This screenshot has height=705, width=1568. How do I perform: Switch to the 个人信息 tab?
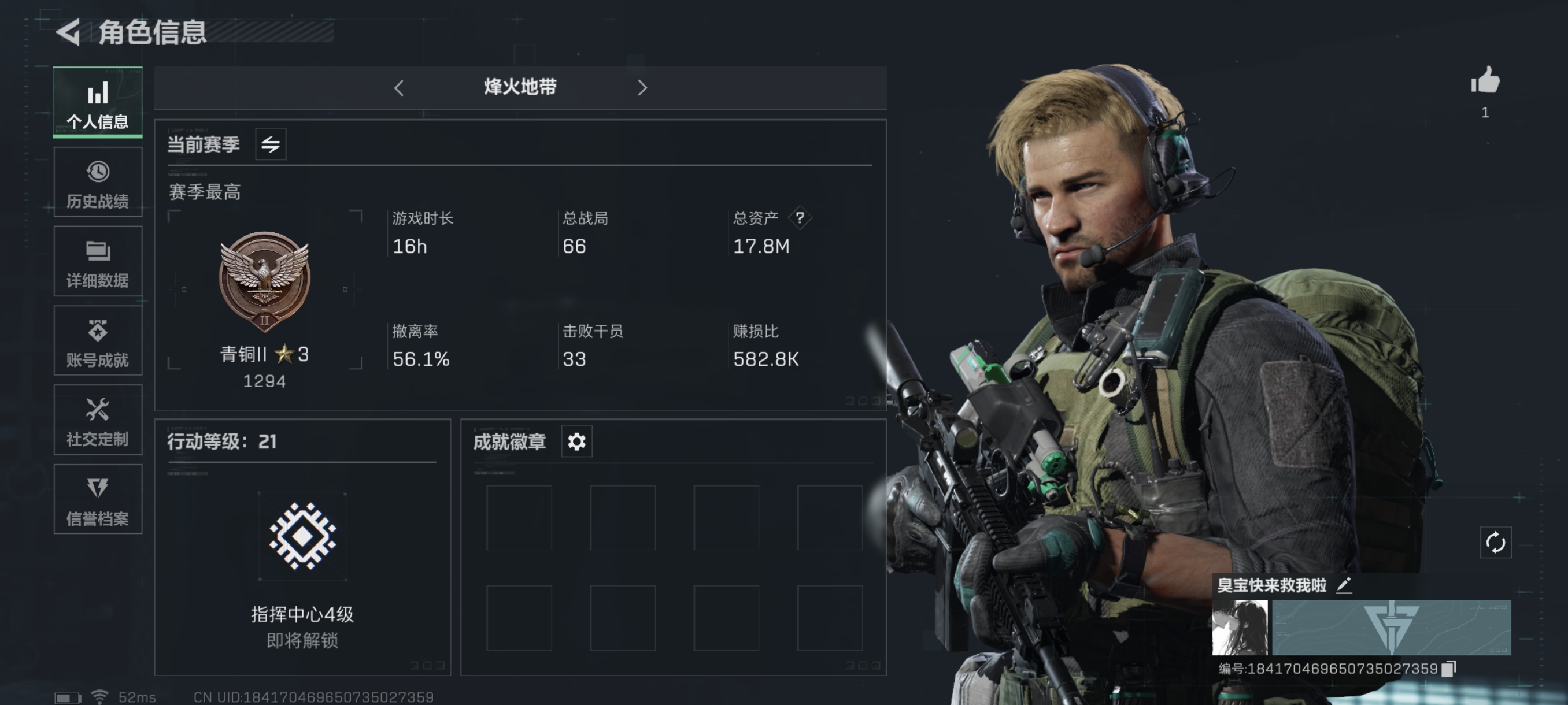pyautogui.click(x=97, y=102)
